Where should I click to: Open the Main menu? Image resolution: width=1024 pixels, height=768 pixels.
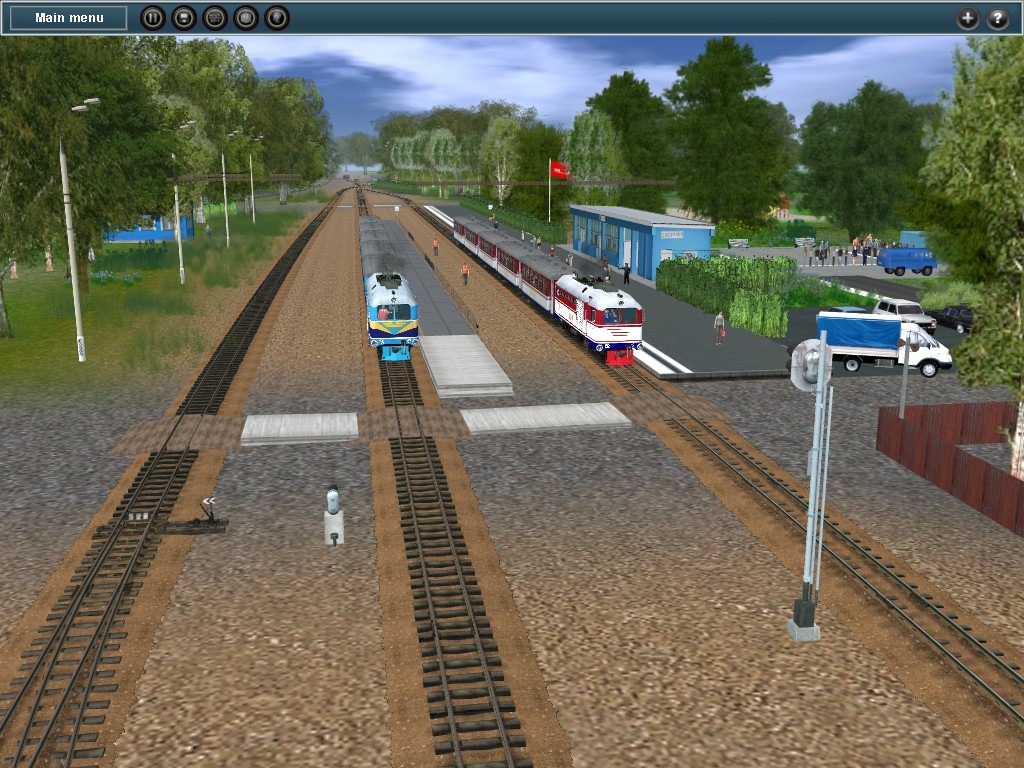click(69, 18)
